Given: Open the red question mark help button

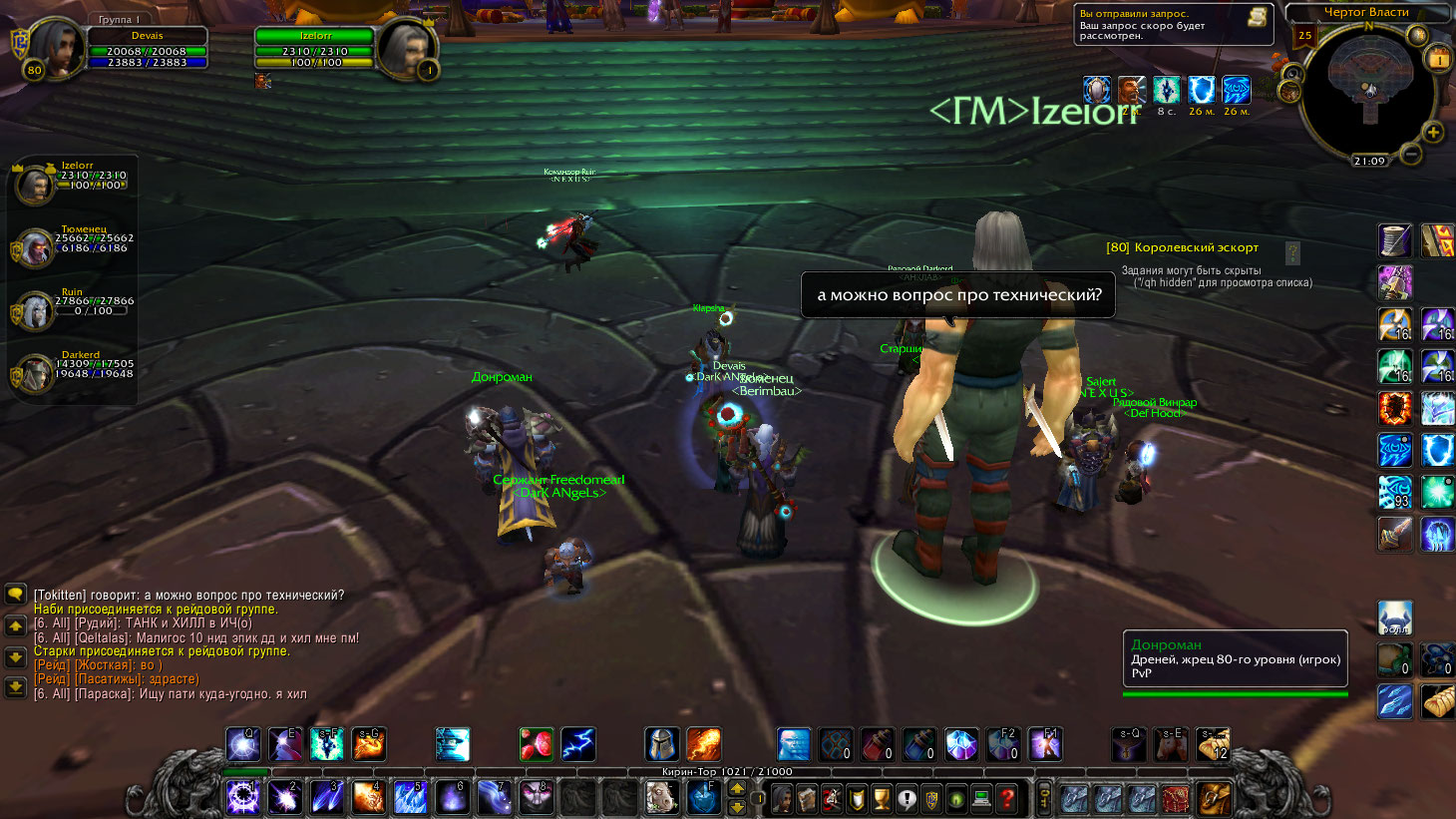Looking at the screenshot, I should tap(1008, 798).
